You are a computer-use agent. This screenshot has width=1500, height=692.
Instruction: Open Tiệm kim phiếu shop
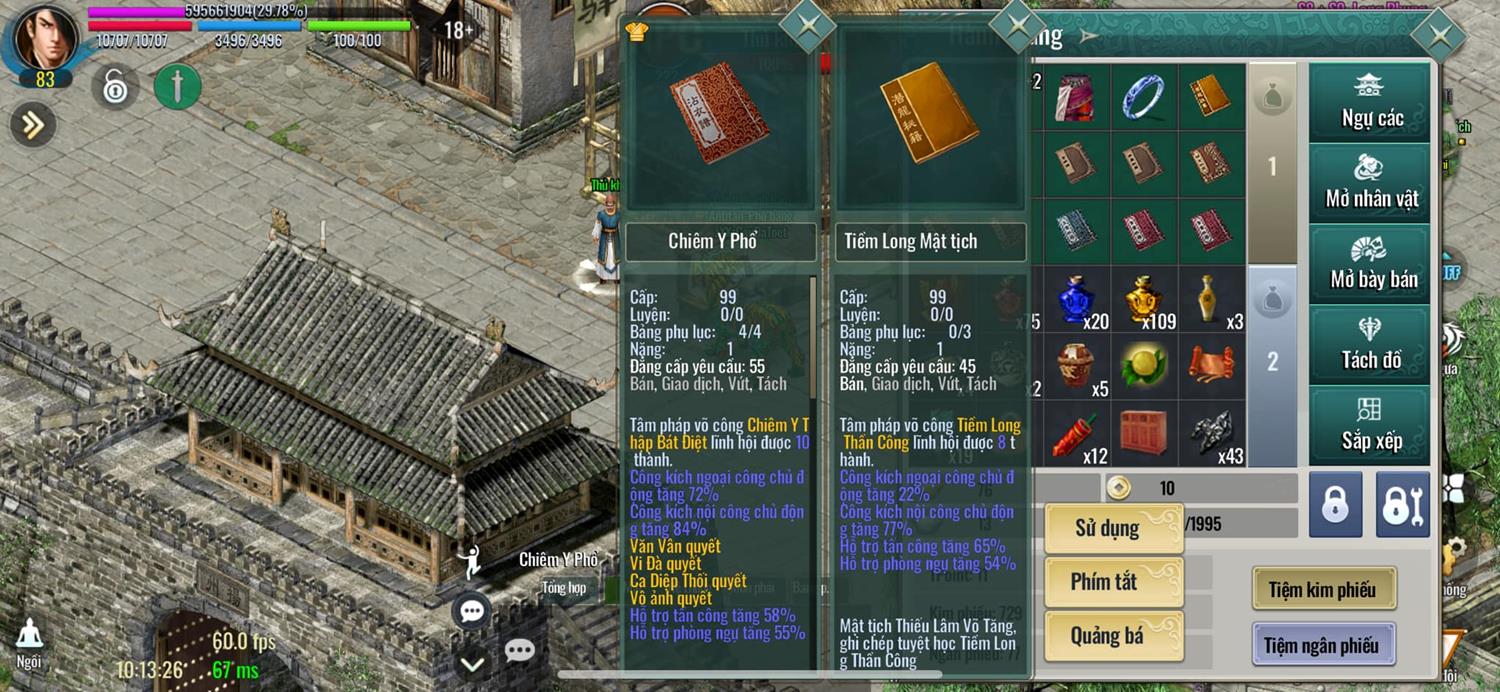[x=1323, y=590]
